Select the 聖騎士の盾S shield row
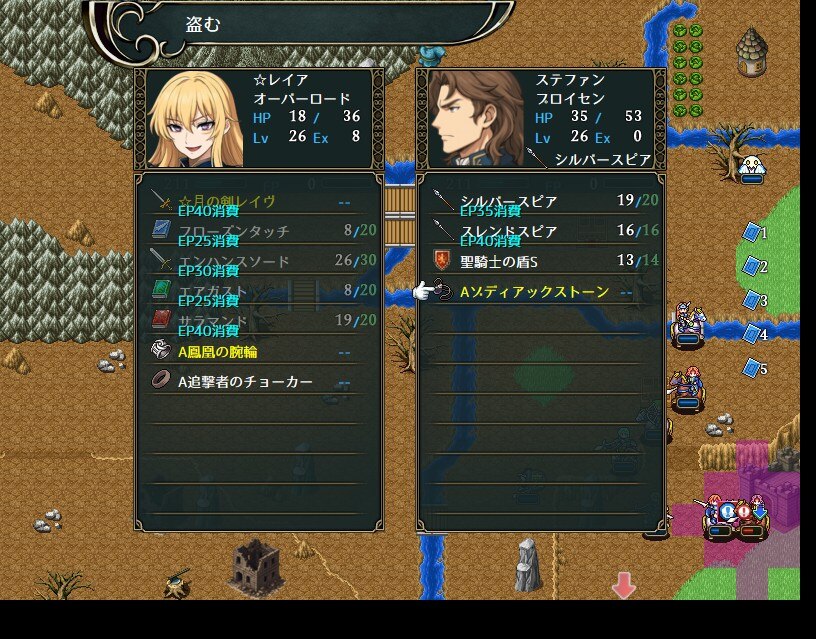Screen dimensions: 816x639 (540, 262)
